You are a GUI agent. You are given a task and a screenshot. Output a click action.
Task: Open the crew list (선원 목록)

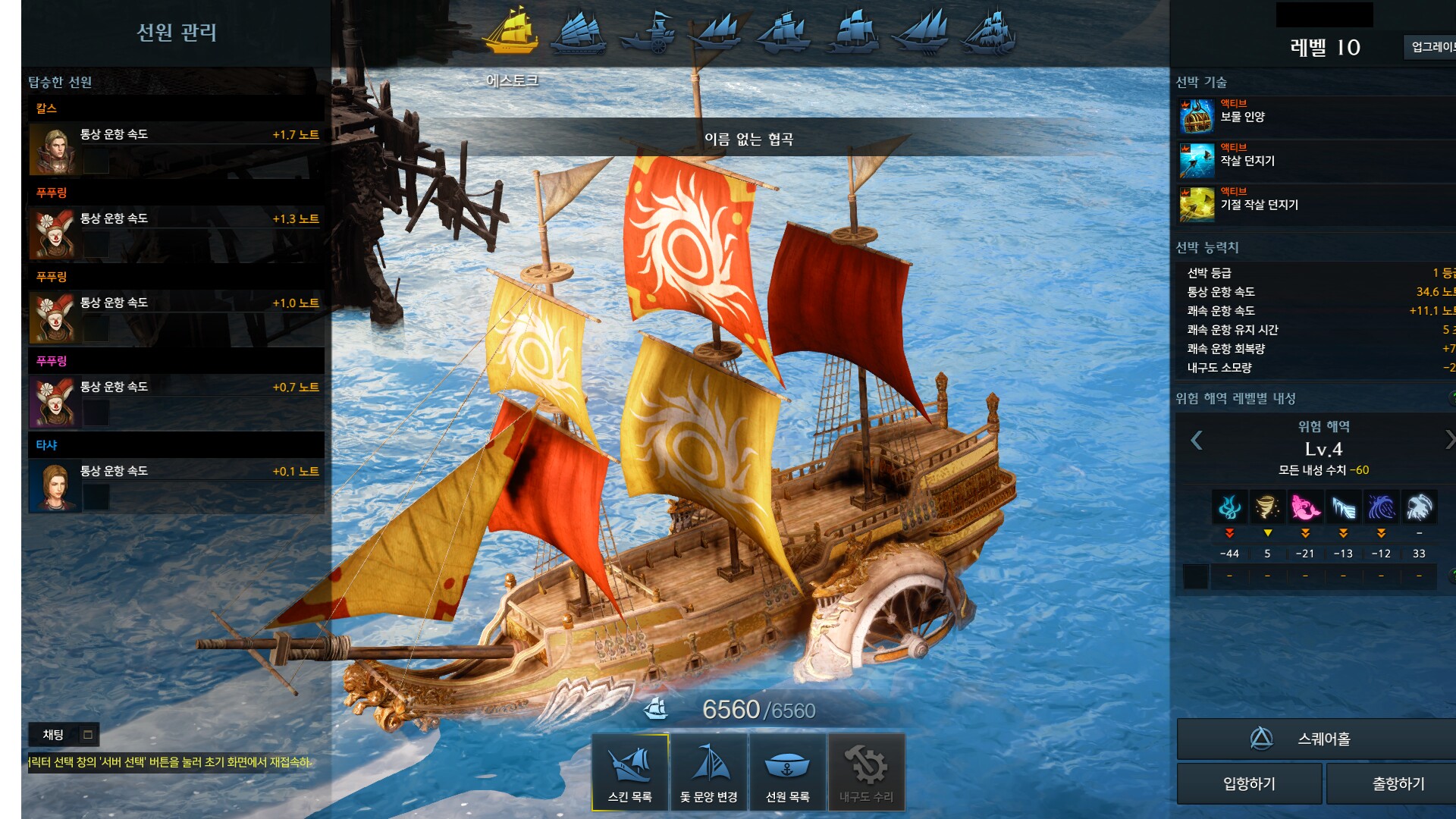pos(788,772)
